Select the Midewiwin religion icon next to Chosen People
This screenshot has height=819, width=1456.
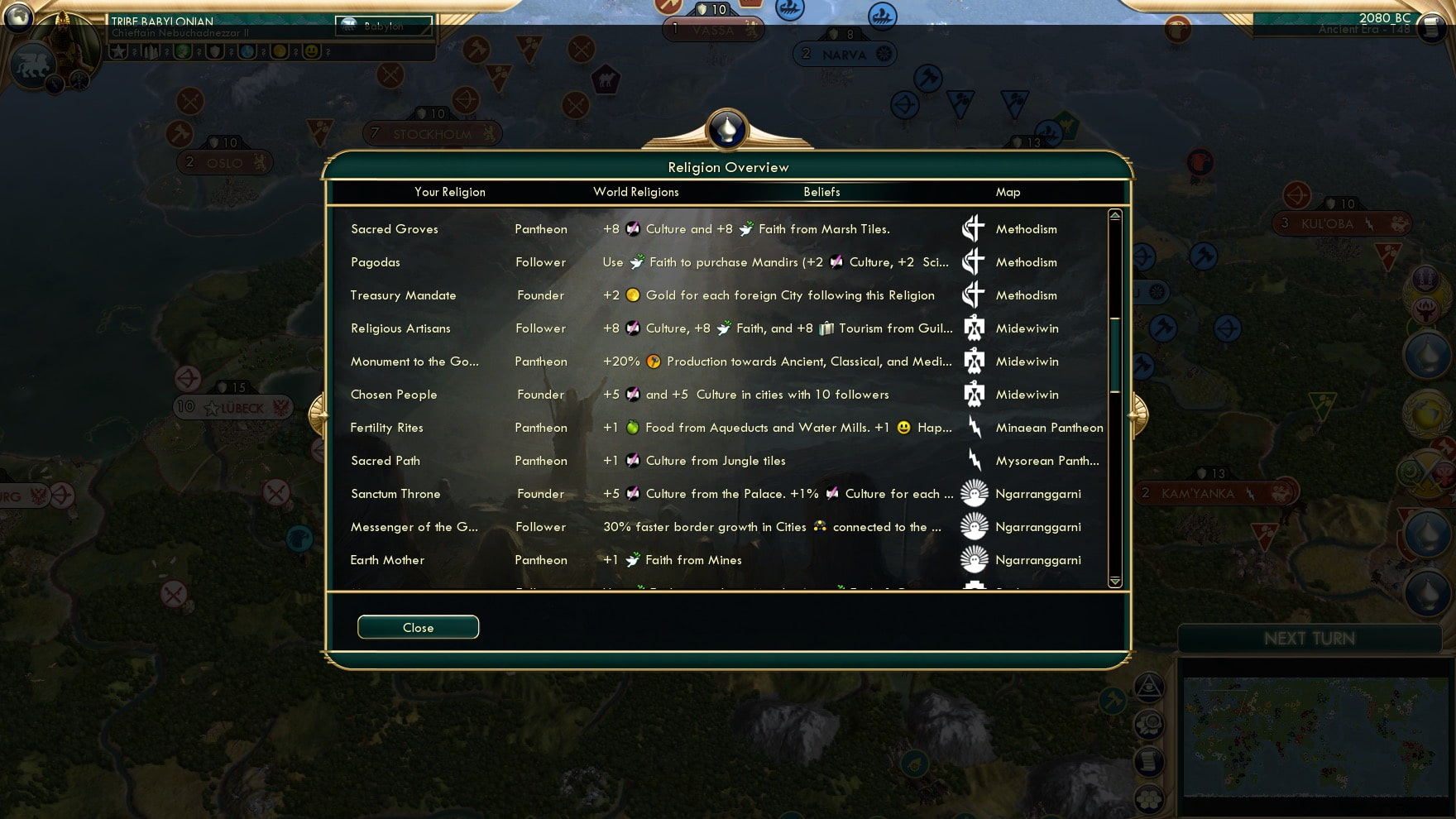point(974,395)
